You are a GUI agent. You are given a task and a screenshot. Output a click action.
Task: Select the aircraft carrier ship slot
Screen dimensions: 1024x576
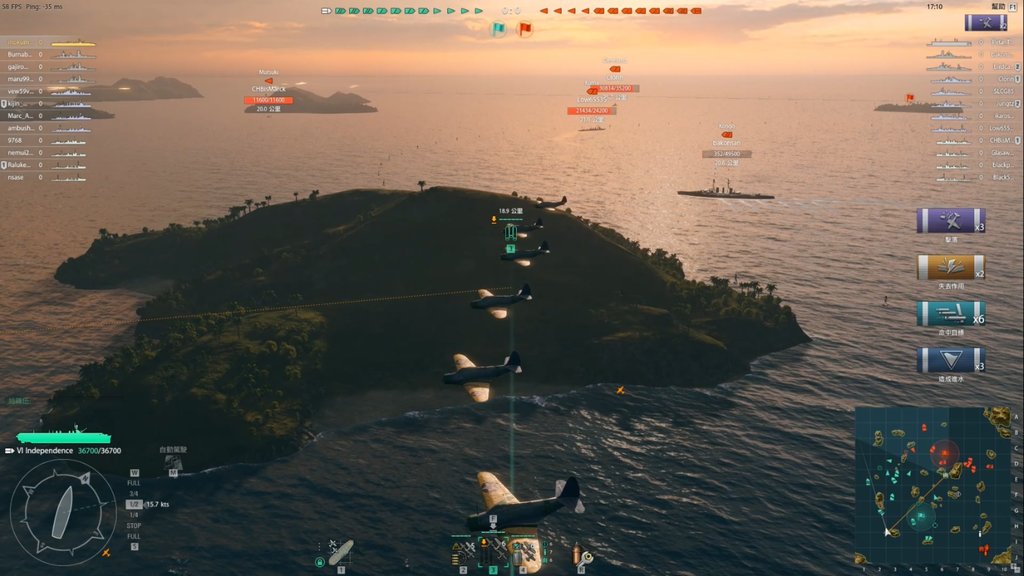tap(340, 552)
